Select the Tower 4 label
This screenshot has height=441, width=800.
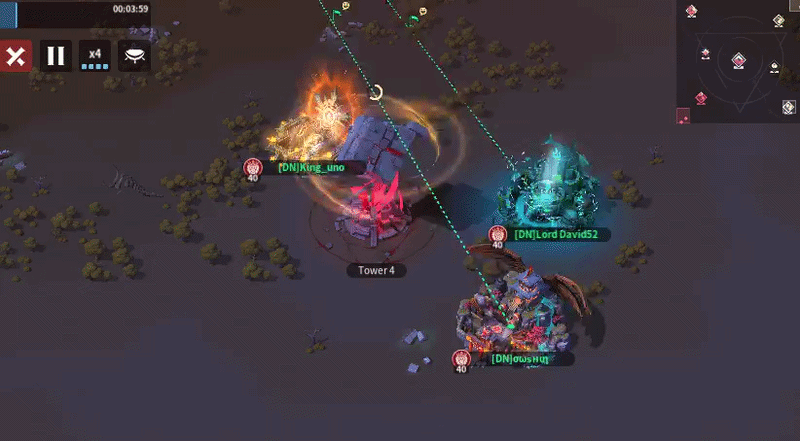[376, 270]
